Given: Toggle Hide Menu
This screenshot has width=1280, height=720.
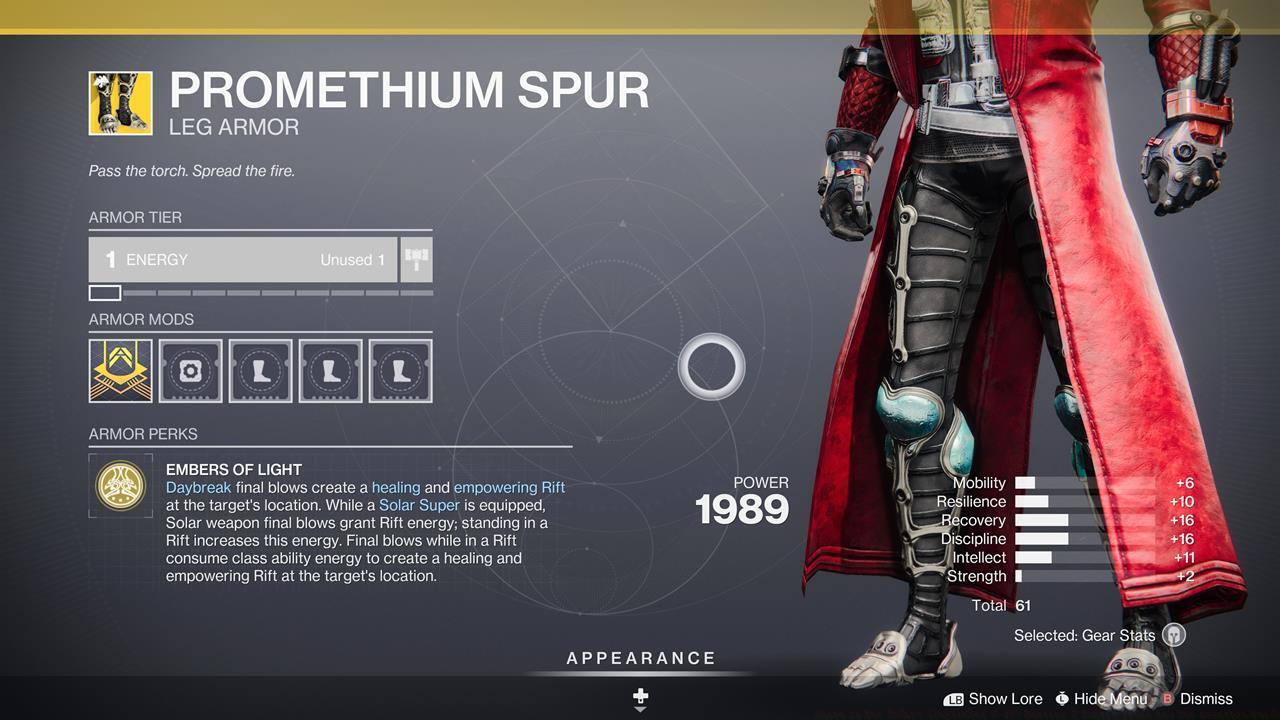Looking at the screenshot, I should pos(1101,699).
